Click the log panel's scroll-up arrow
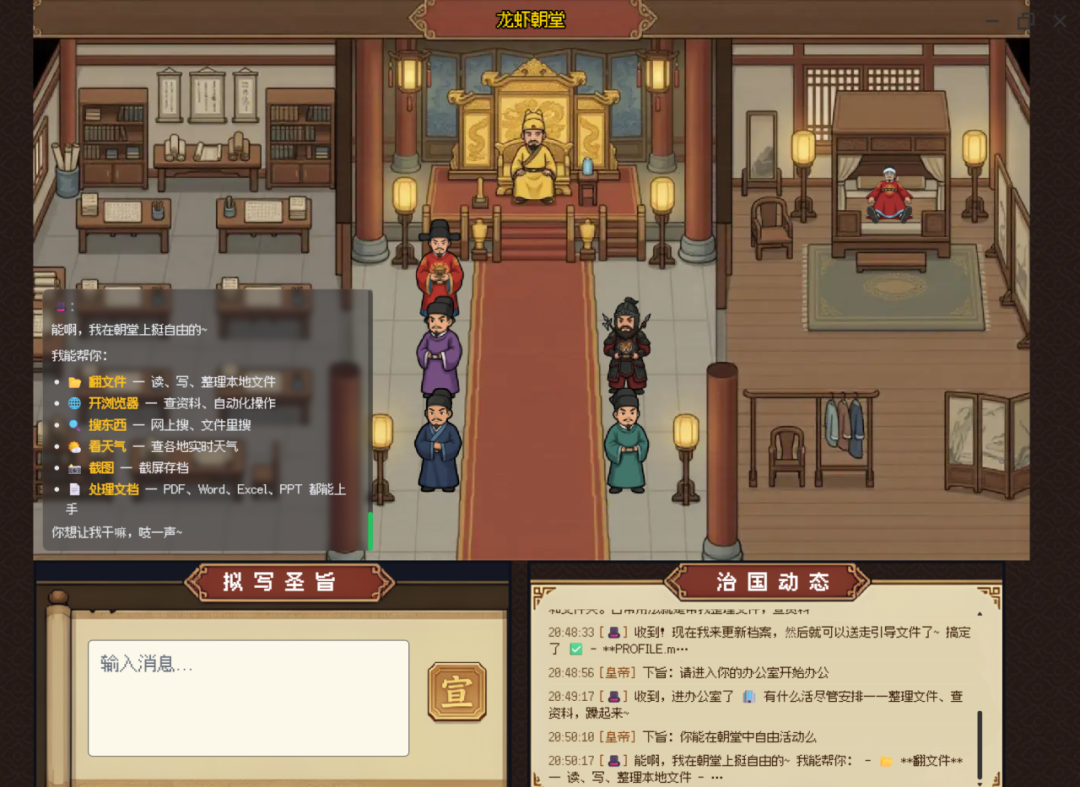 coord(979,614)
